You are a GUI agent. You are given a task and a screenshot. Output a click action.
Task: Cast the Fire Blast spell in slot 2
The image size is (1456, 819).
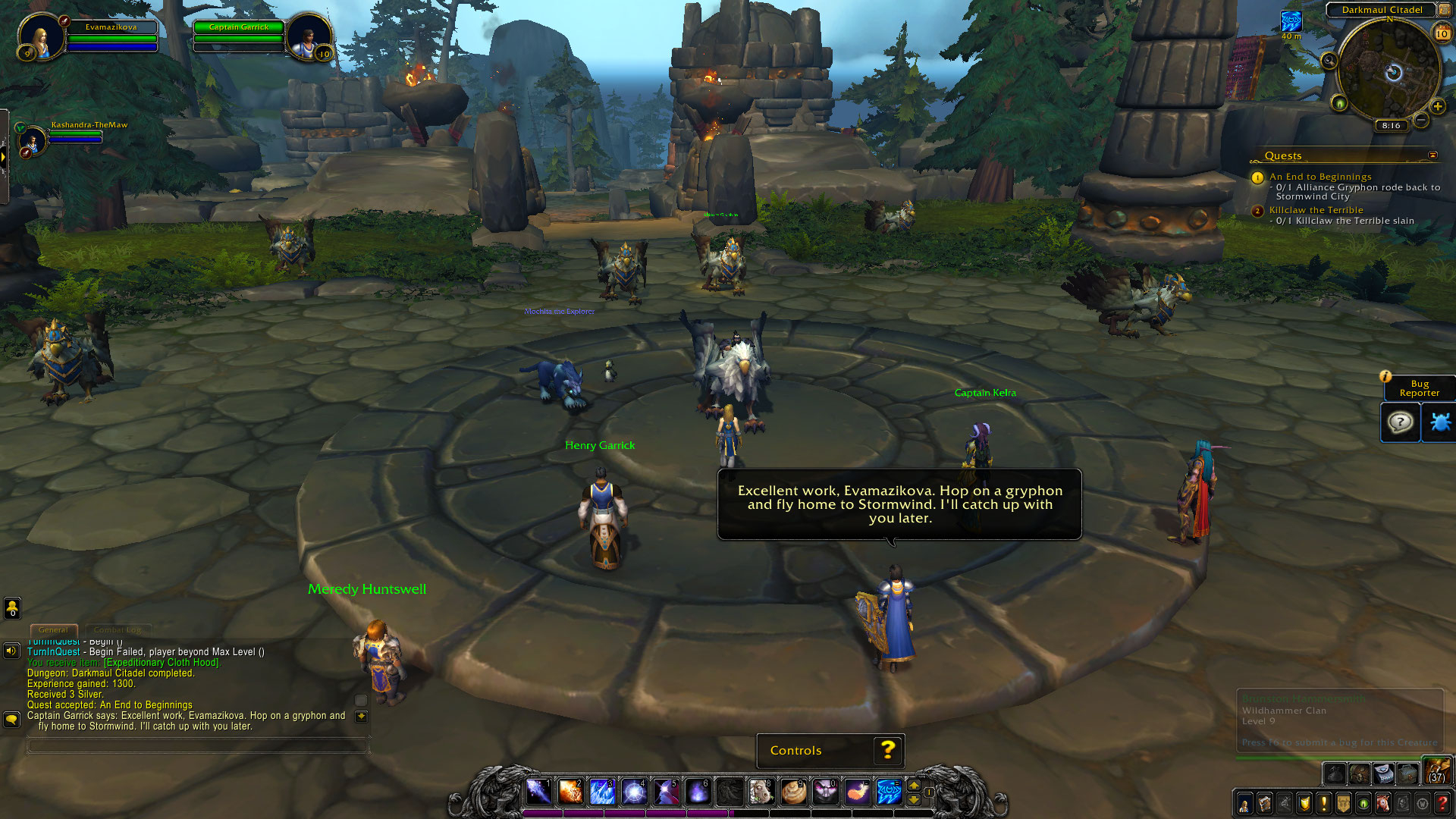coord(570,792)
